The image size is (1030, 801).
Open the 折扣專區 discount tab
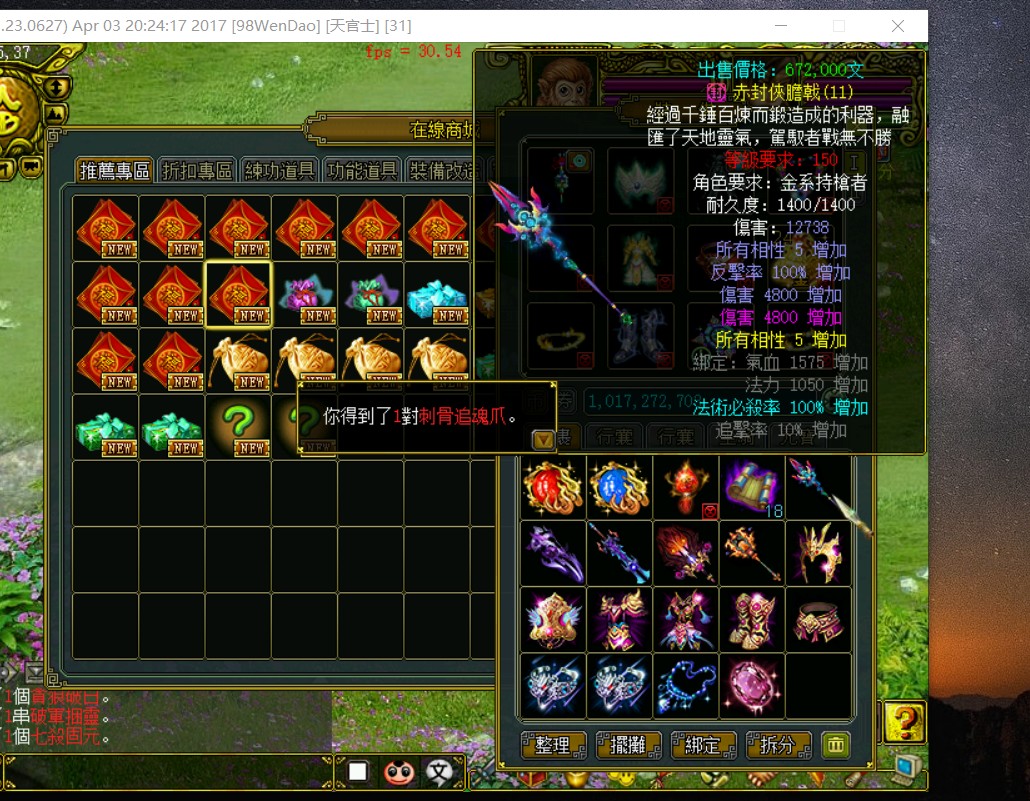pyautogui.click(x=197, y=171)
